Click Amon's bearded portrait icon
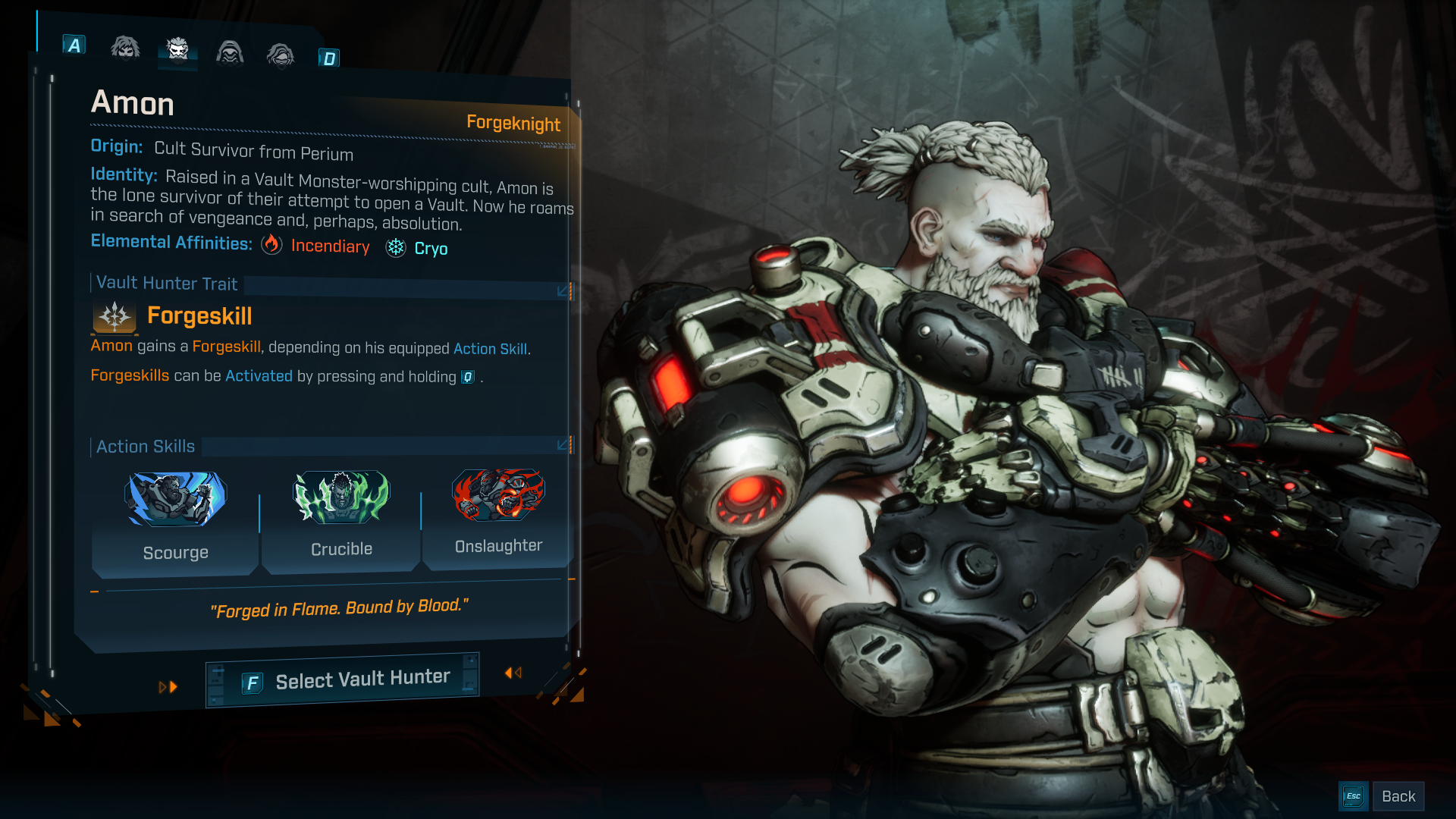The width and height of the screenshot is (1456, 819). (x=177, y=50)
